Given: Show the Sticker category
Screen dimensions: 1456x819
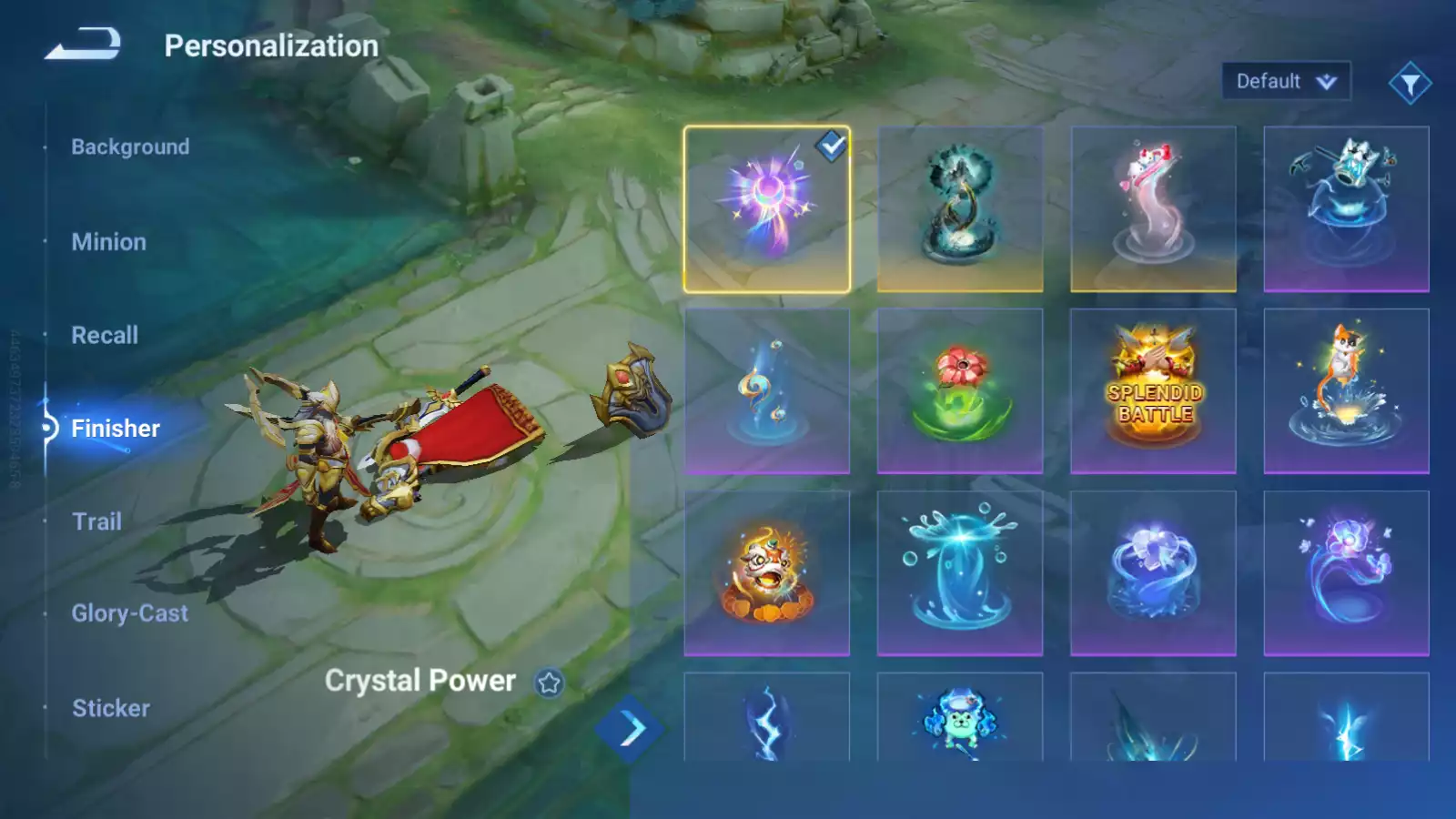Looking at the screenshot, I should tap(110, 708).
